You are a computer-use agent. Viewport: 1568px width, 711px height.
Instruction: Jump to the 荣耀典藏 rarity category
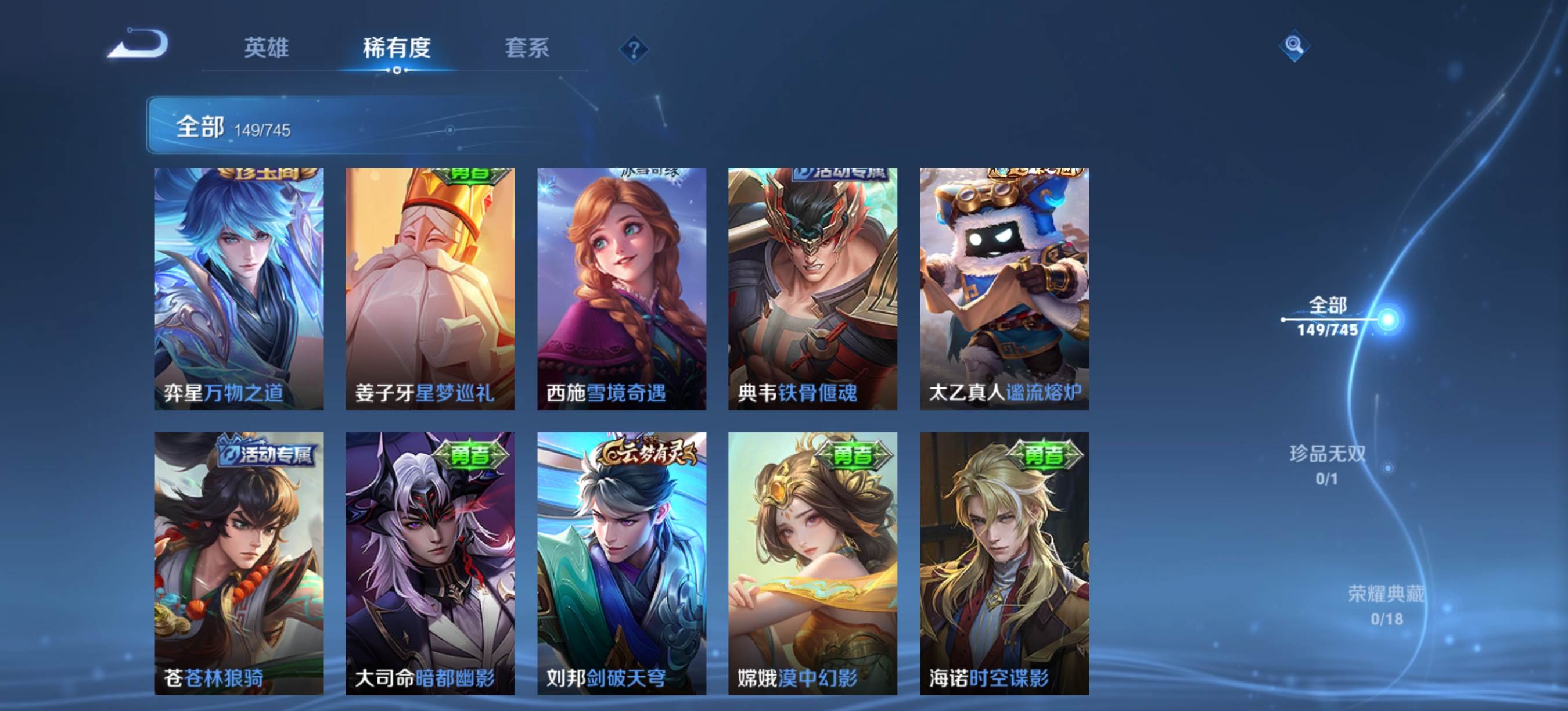1387,605
